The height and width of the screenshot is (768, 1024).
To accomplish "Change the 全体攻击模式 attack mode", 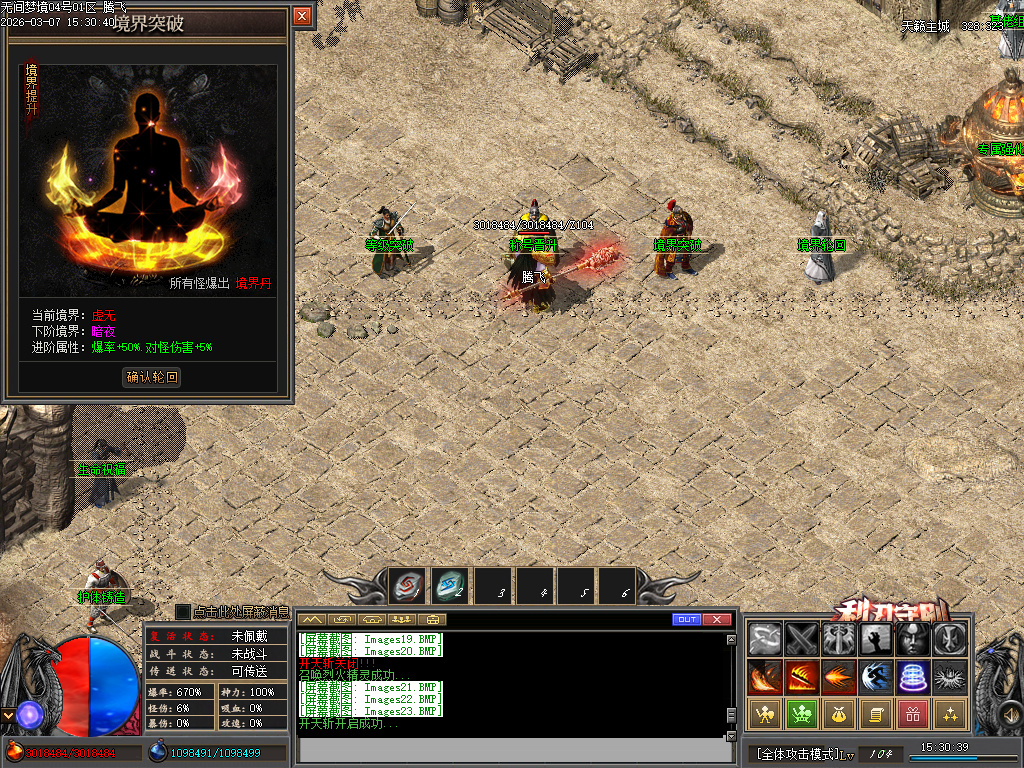I will tap(795, 753).
